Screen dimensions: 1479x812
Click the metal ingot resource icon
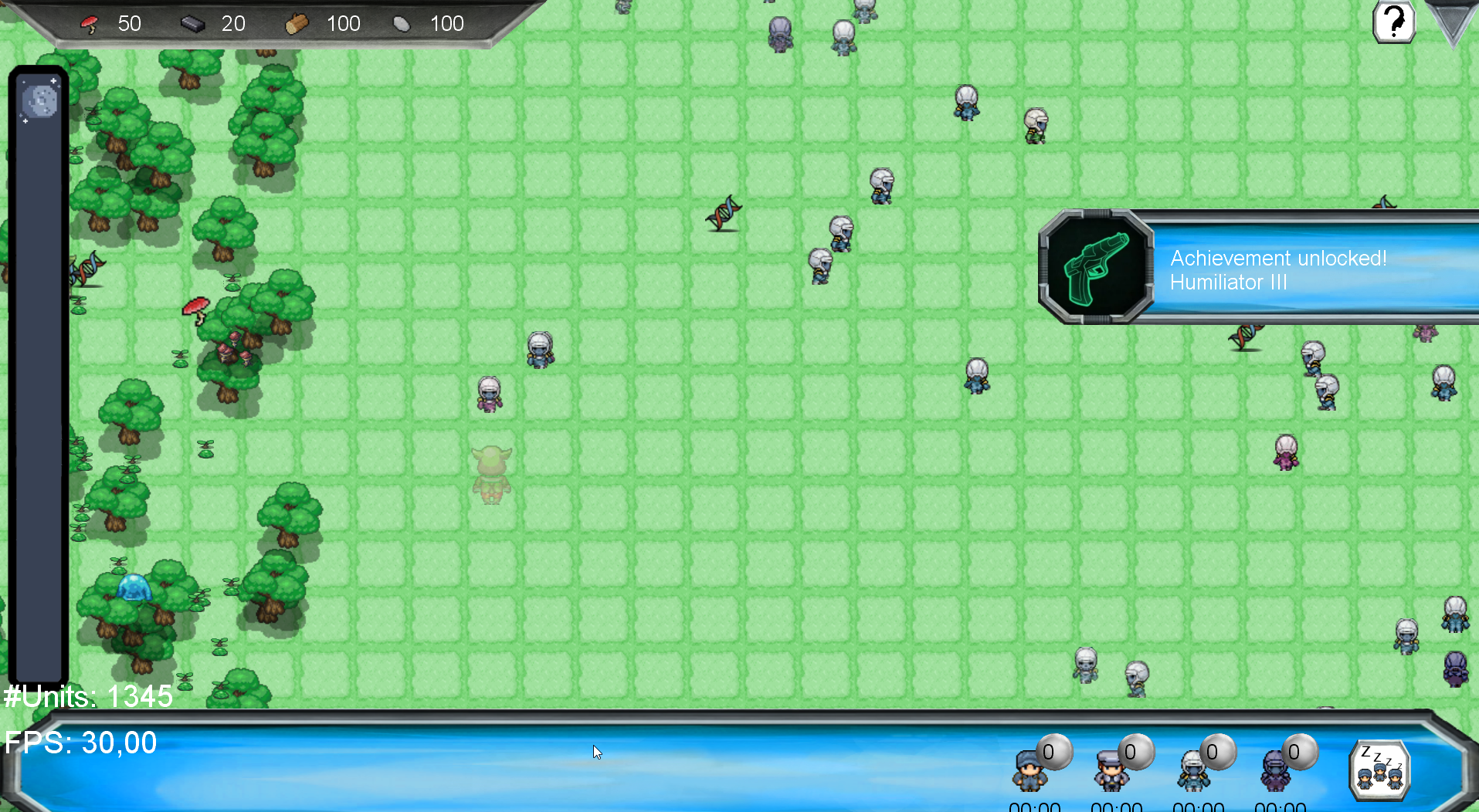193,22
